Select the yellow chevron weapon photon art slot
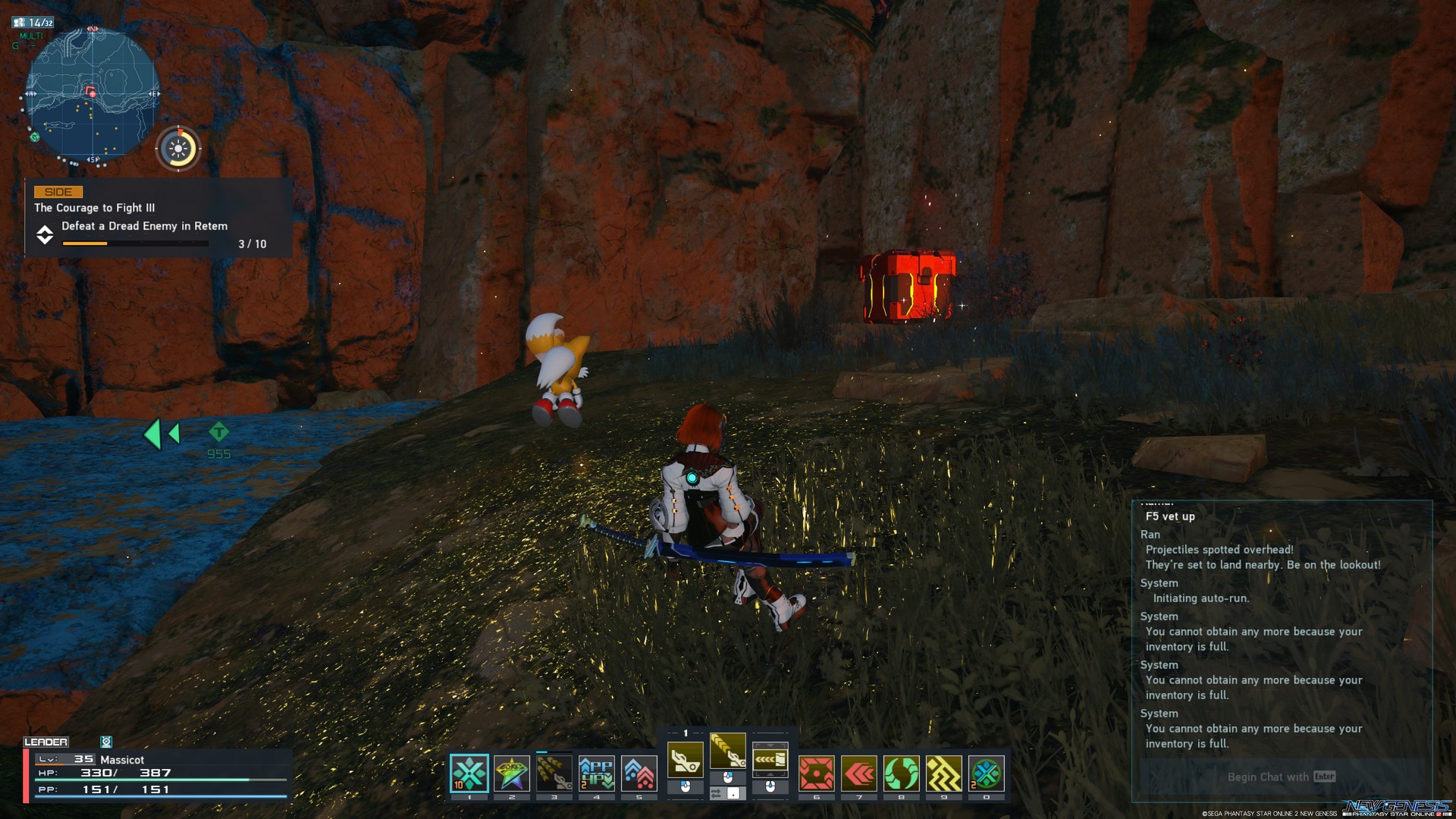The width and height of the screenshot is (1456, 819). [x=728, y=751]
